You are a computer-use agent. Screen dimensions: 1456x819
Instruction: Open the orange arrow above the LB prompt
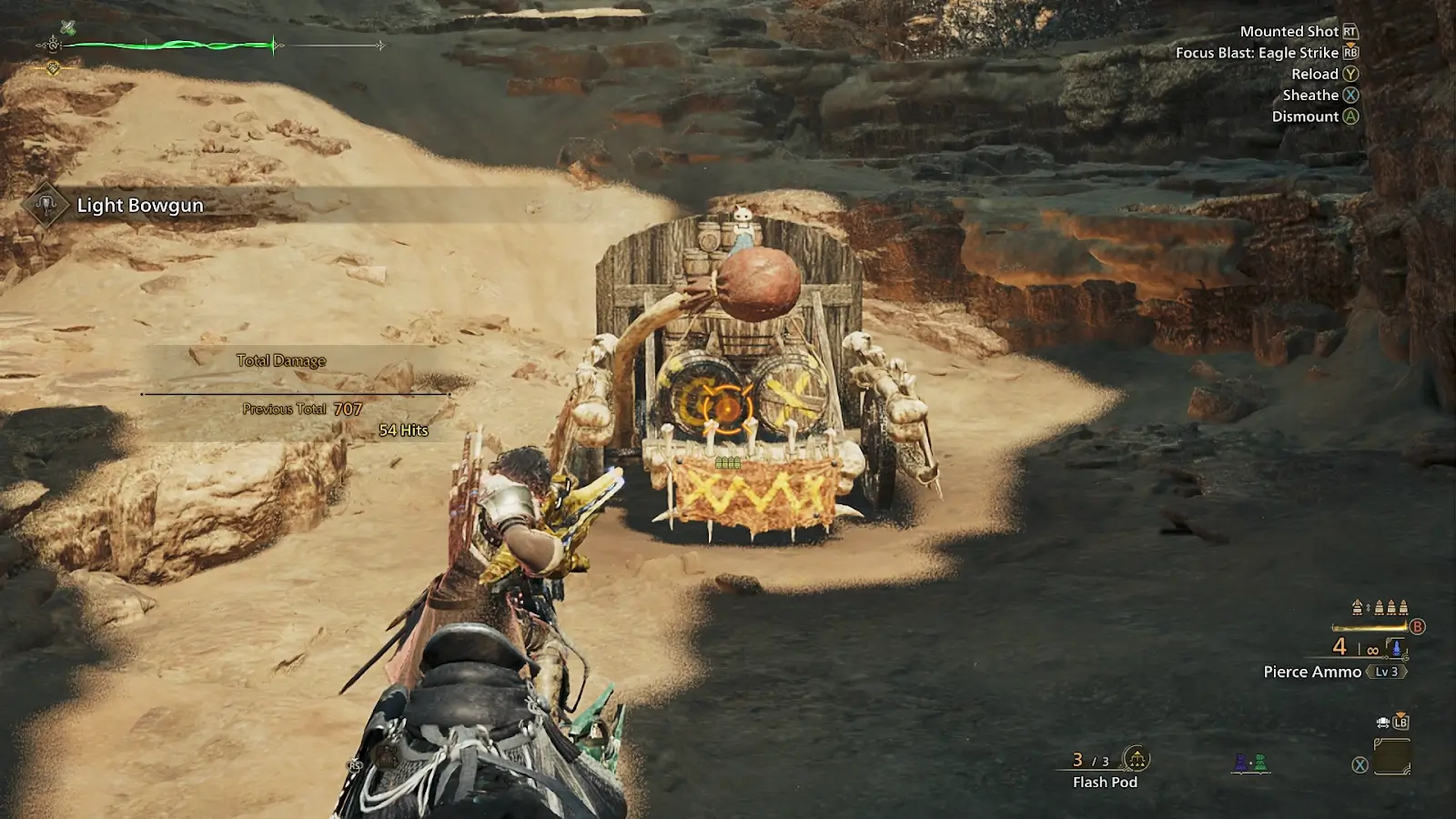[x=1400, y=713]
